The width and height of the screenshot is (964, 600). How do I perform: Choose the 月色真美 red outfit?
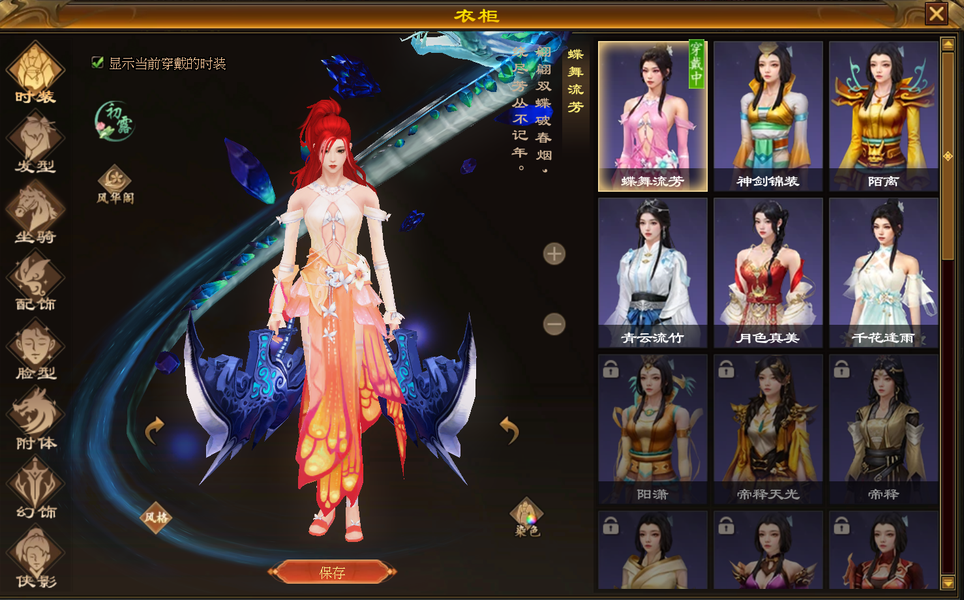[x=768, y=272]
